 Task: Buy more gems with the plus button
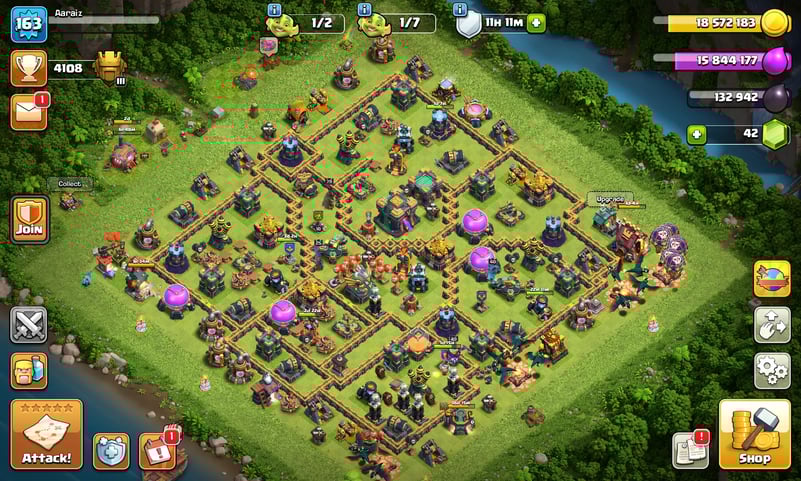pyautogui.click(x=696, y=135)
